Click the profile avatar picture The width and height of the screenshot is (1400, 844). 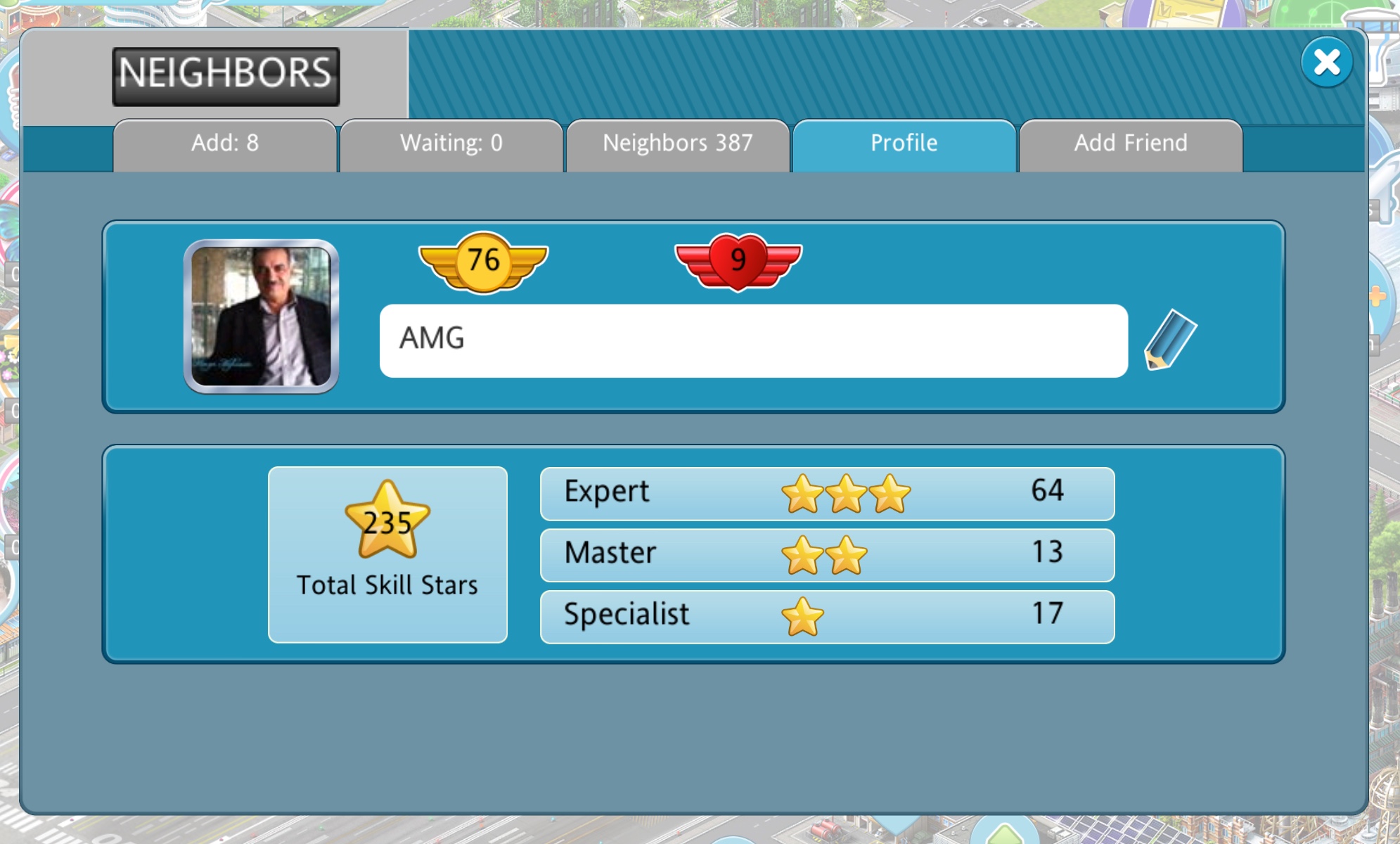(x=261, y=316)
